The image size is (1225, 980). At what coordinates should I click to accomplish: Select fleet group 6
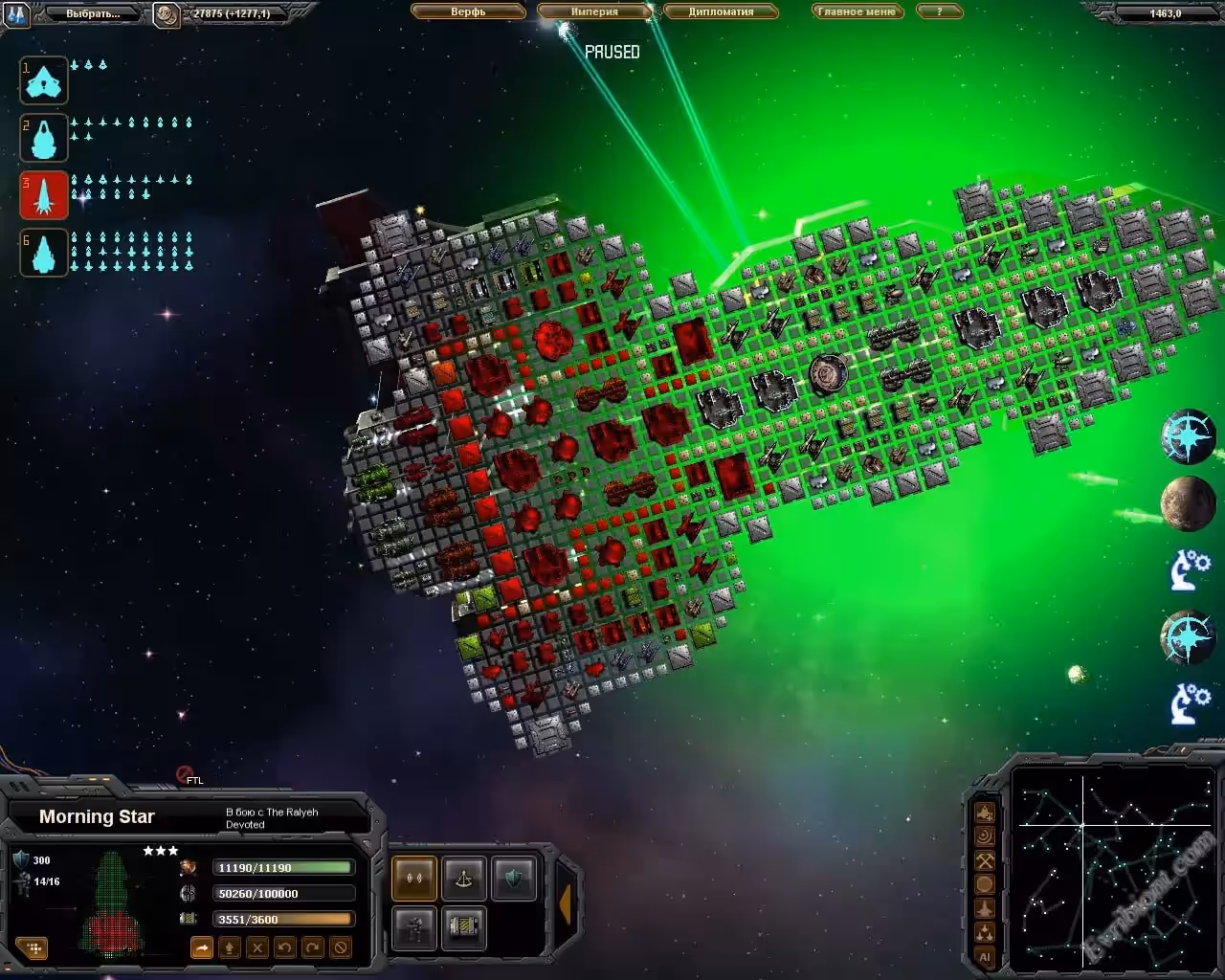(44, 253)
